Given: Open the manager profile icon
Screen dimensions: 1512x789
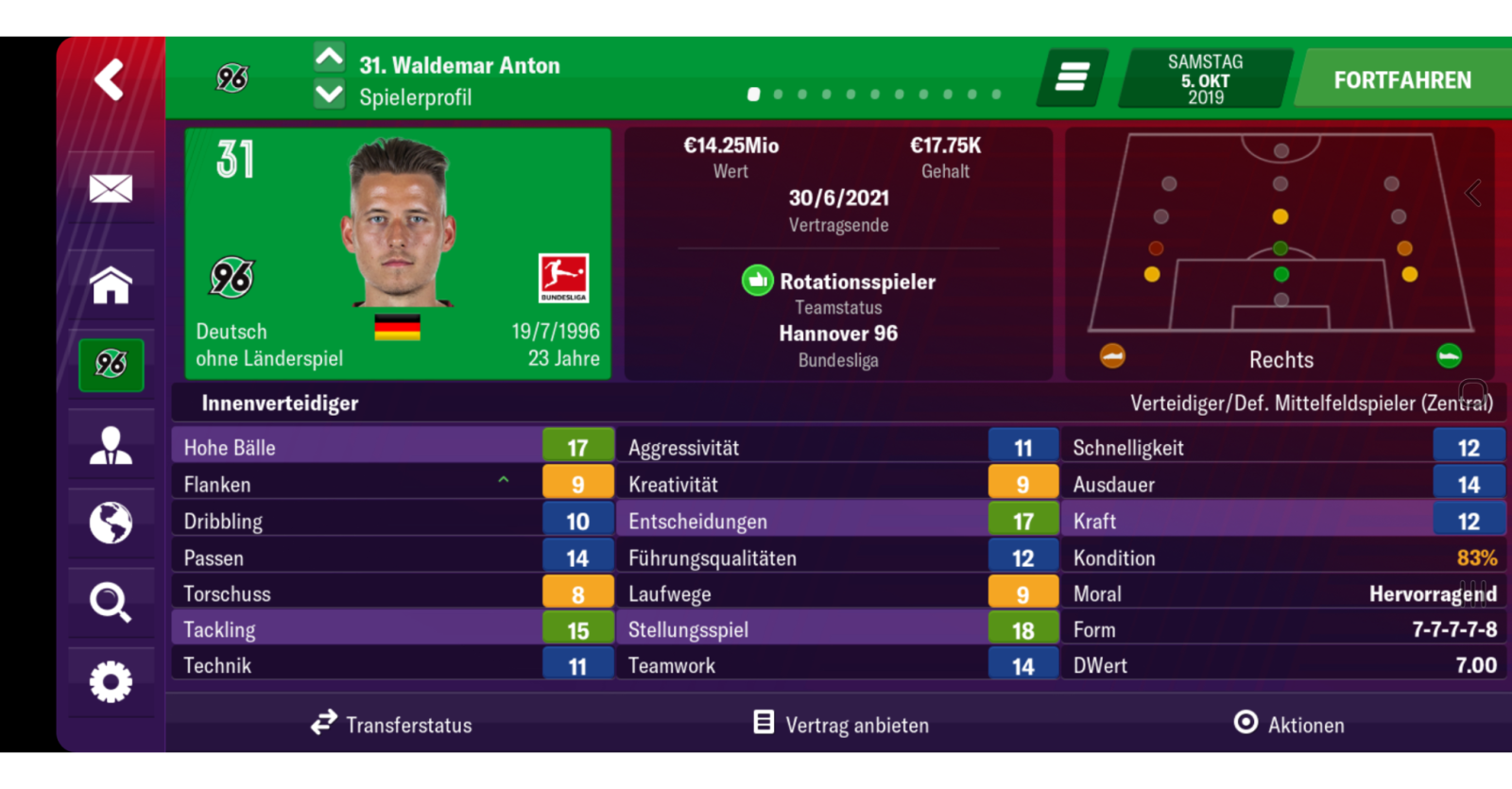Looking at the screenshot, I should tap(111, 445).
